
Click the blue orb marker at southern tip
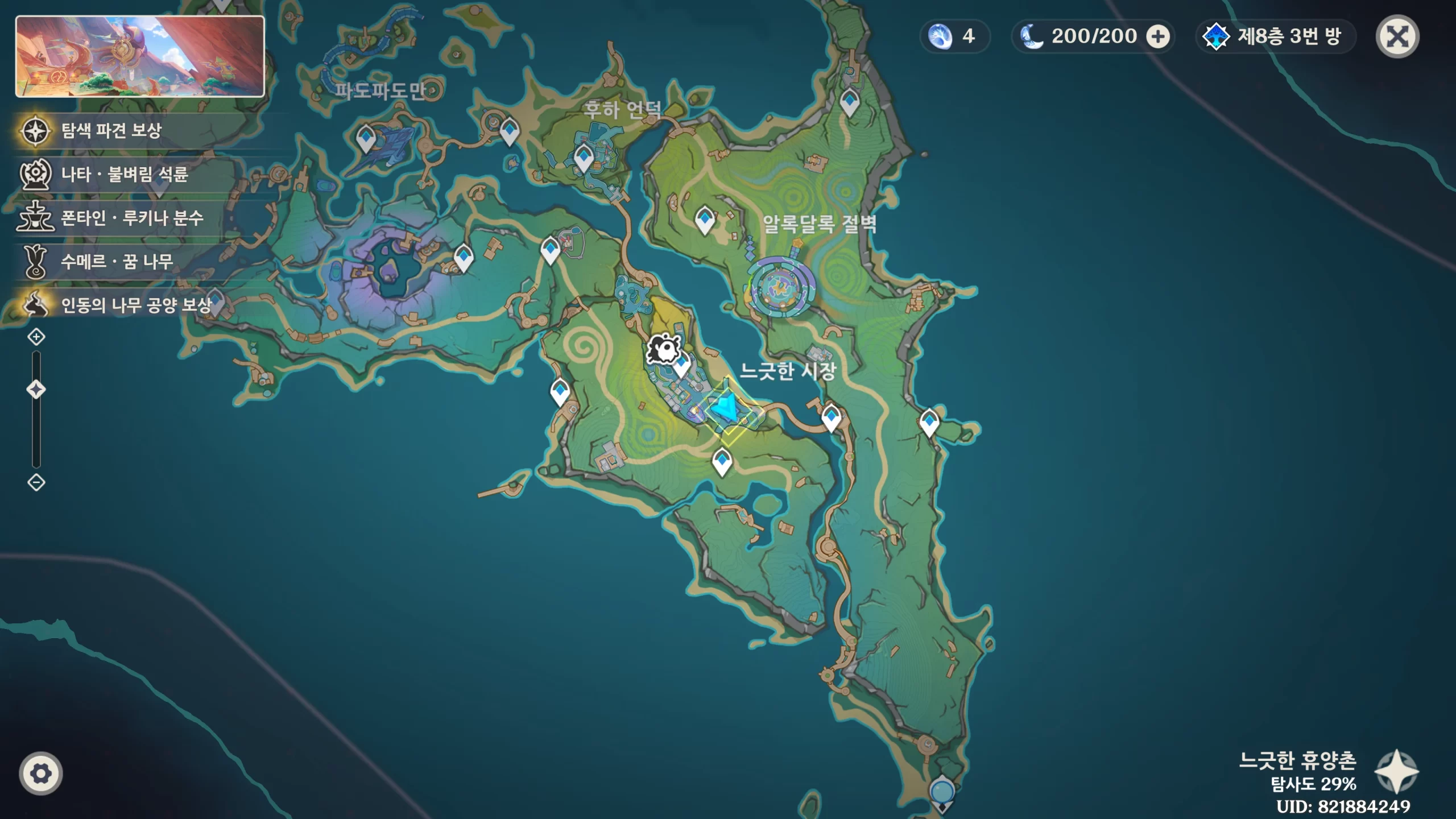coord(942,792)
